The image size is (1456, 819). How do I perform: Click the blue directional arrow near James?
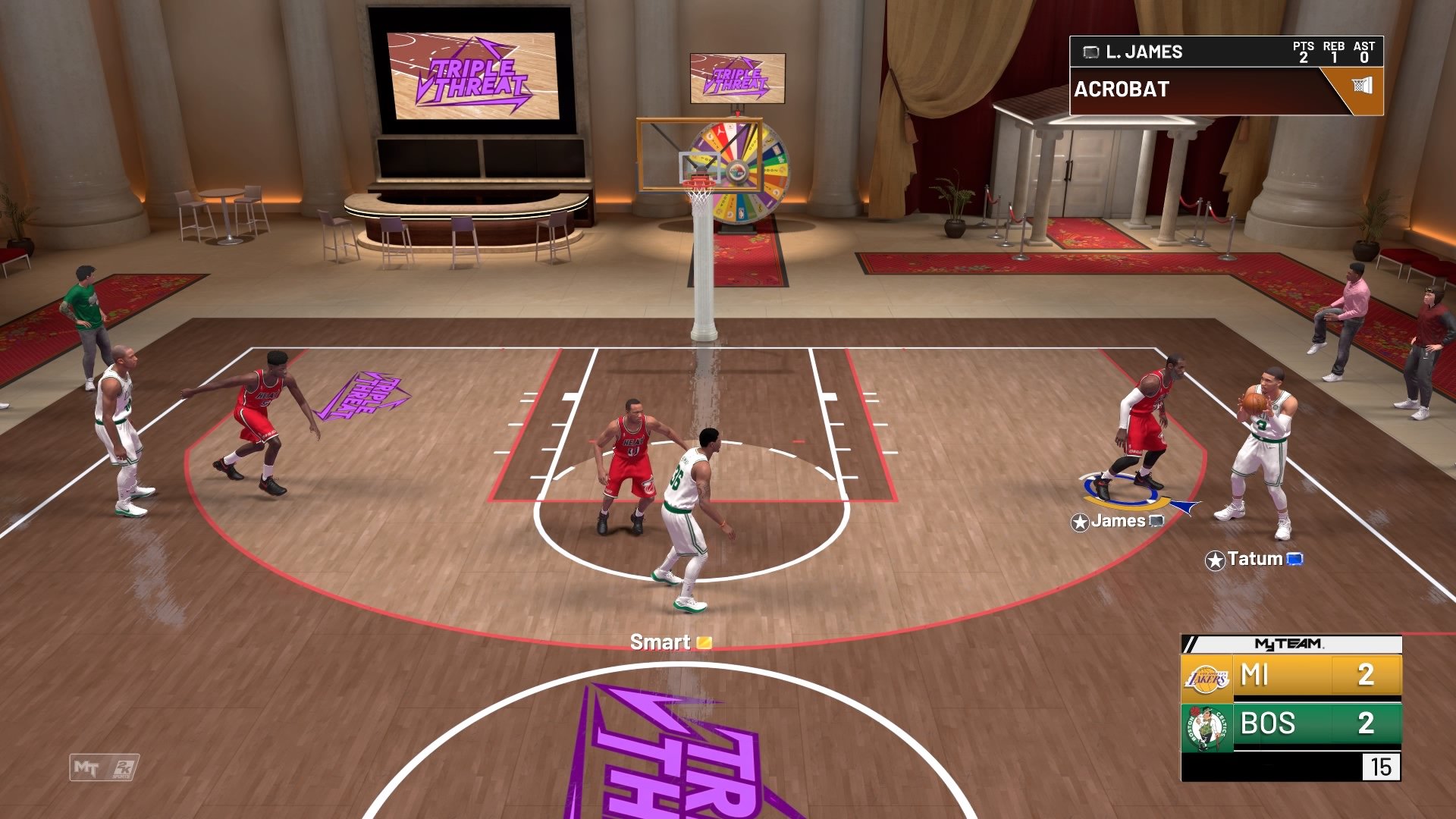click(1186, 505)
